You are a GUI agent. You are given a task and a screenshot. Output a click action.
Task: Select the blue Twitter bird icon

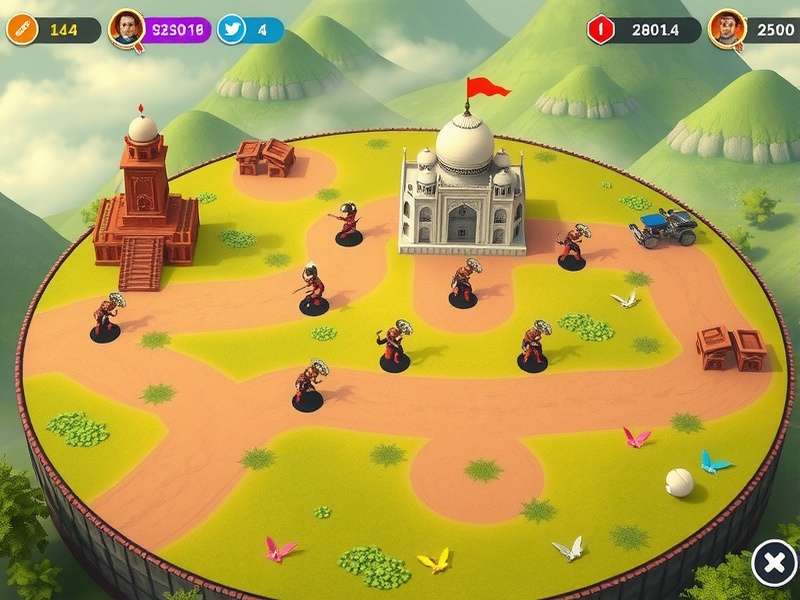tap(232, 29)
